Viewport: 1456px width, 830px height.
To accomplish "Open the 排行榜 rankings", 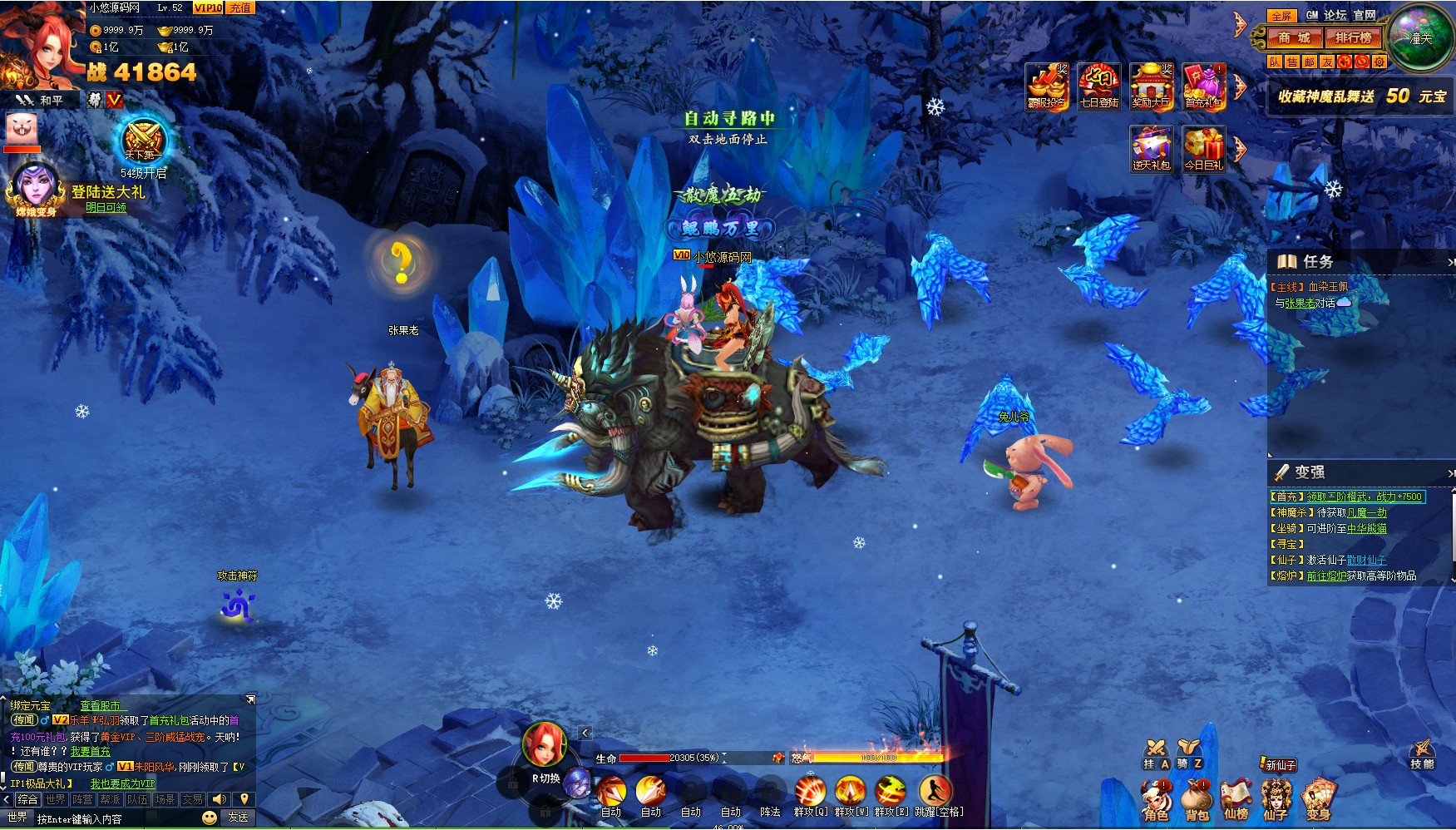I will pos(1353,37).
